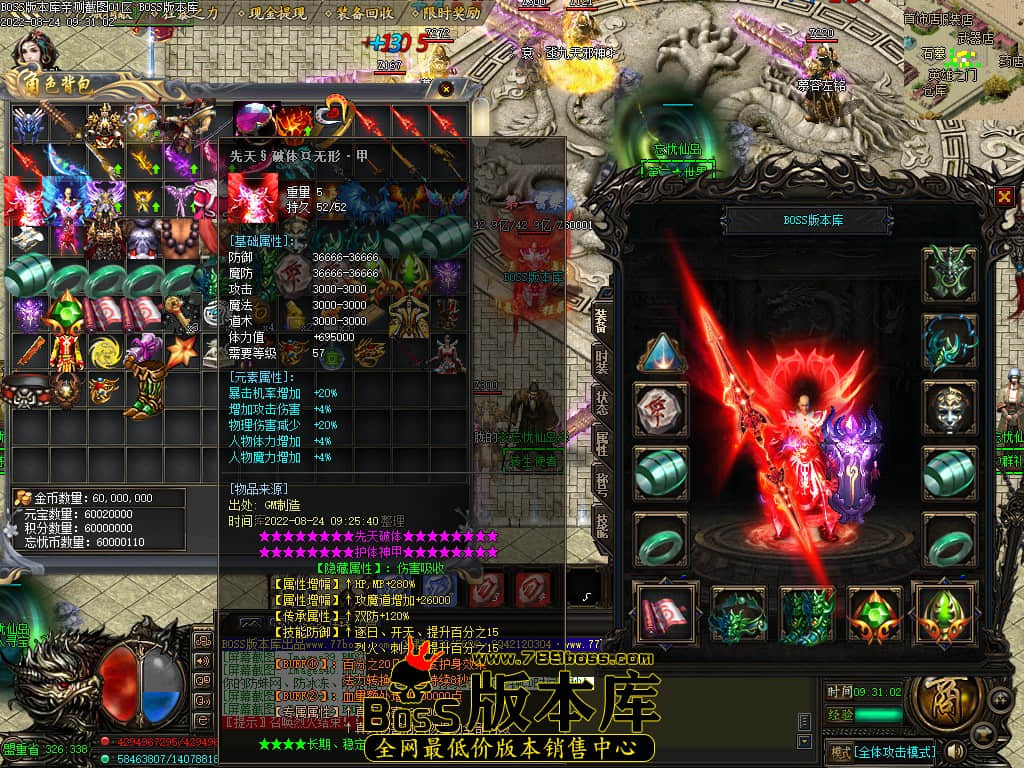
Task: Close the character backpack window
Action: [446, 89]
